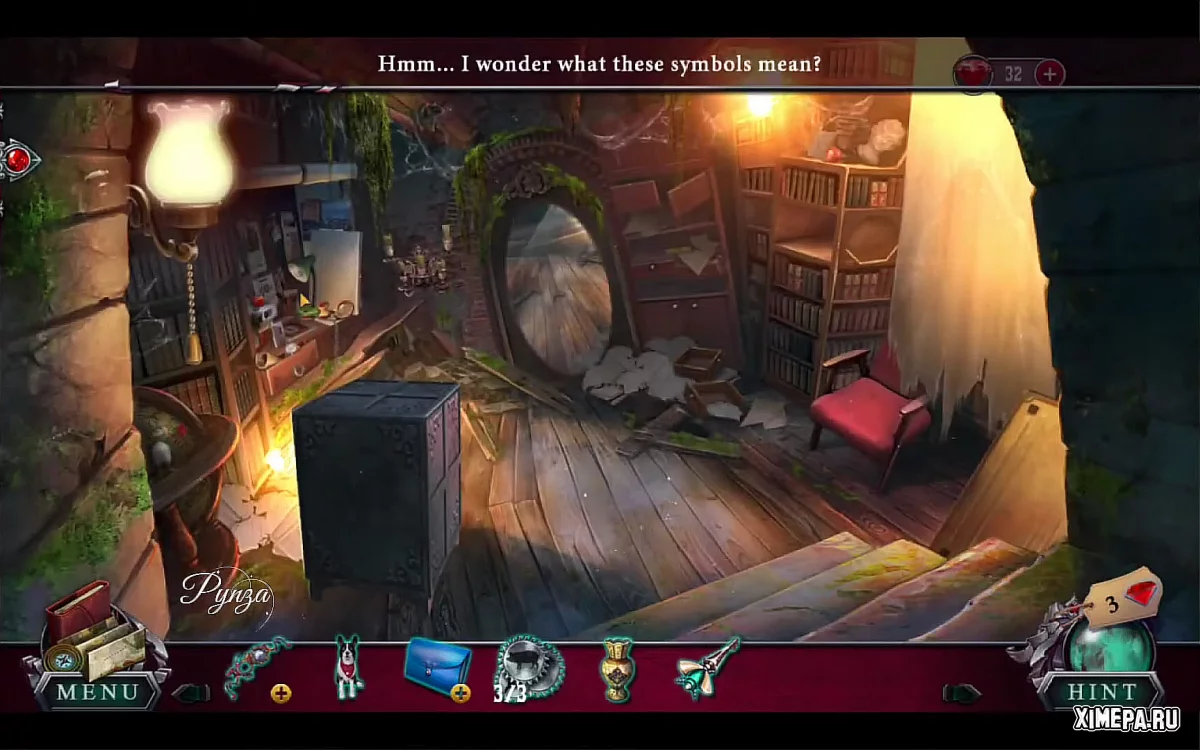Choose the round medallion with 3/3 counter
This screenshot has width=1200, height=750.
(x=530, y=666)
